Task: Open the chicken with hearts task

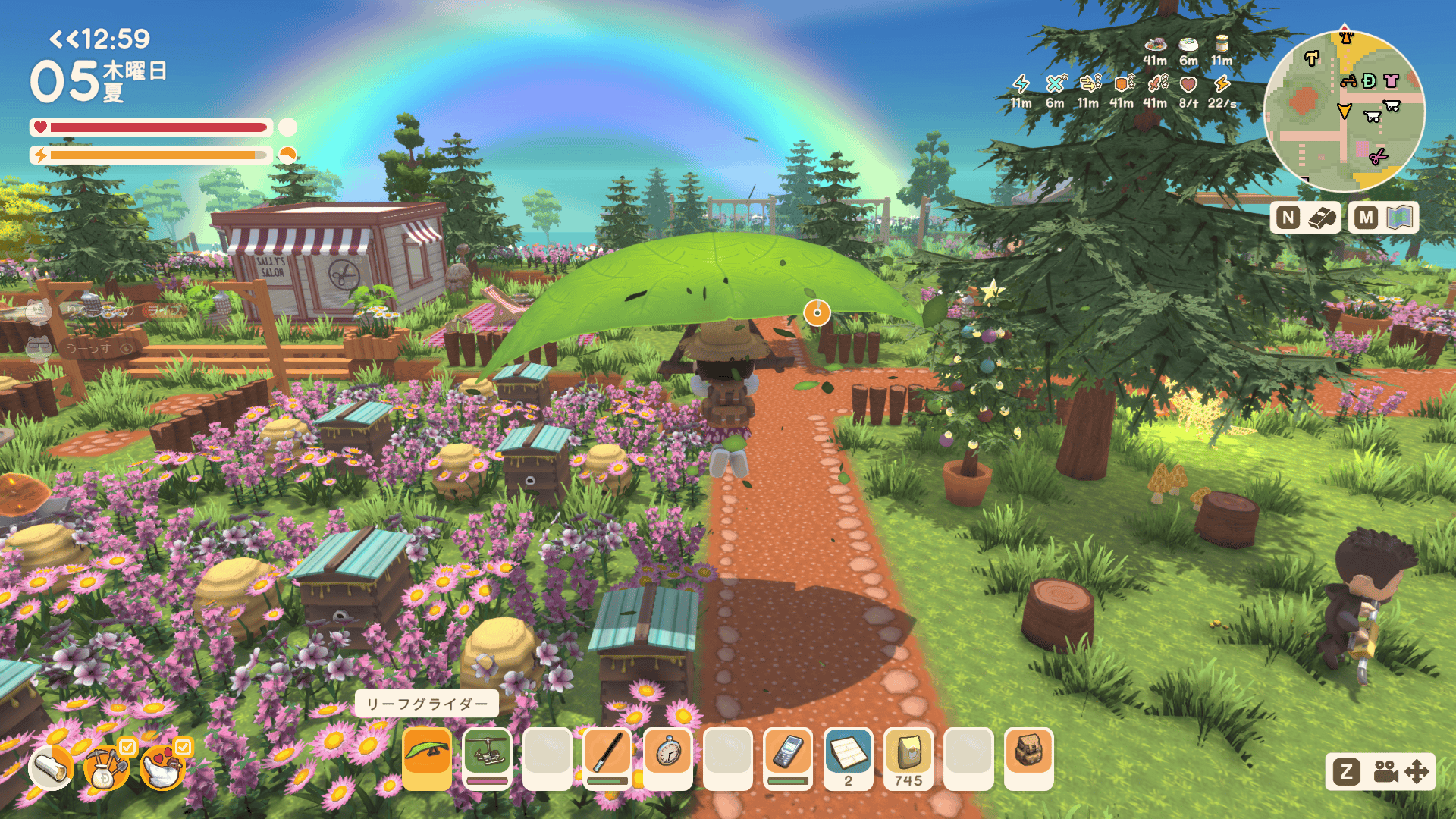Action: coord(162,767)
